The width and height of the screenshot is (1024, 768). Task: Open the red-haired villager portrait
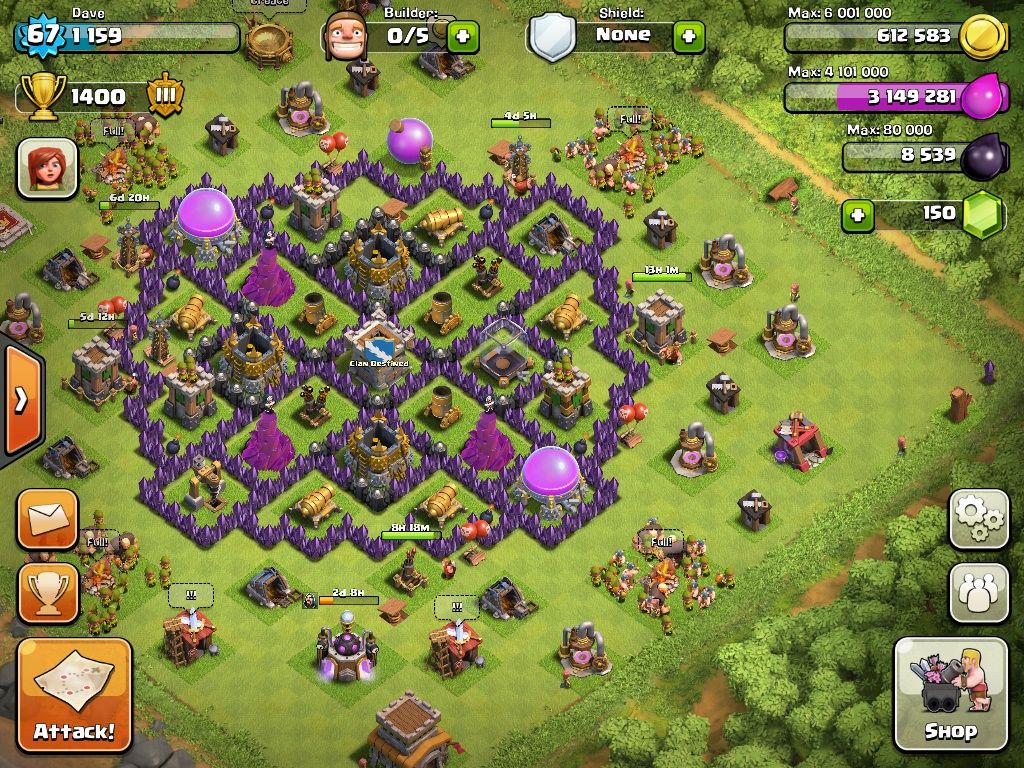coord(47,167)
